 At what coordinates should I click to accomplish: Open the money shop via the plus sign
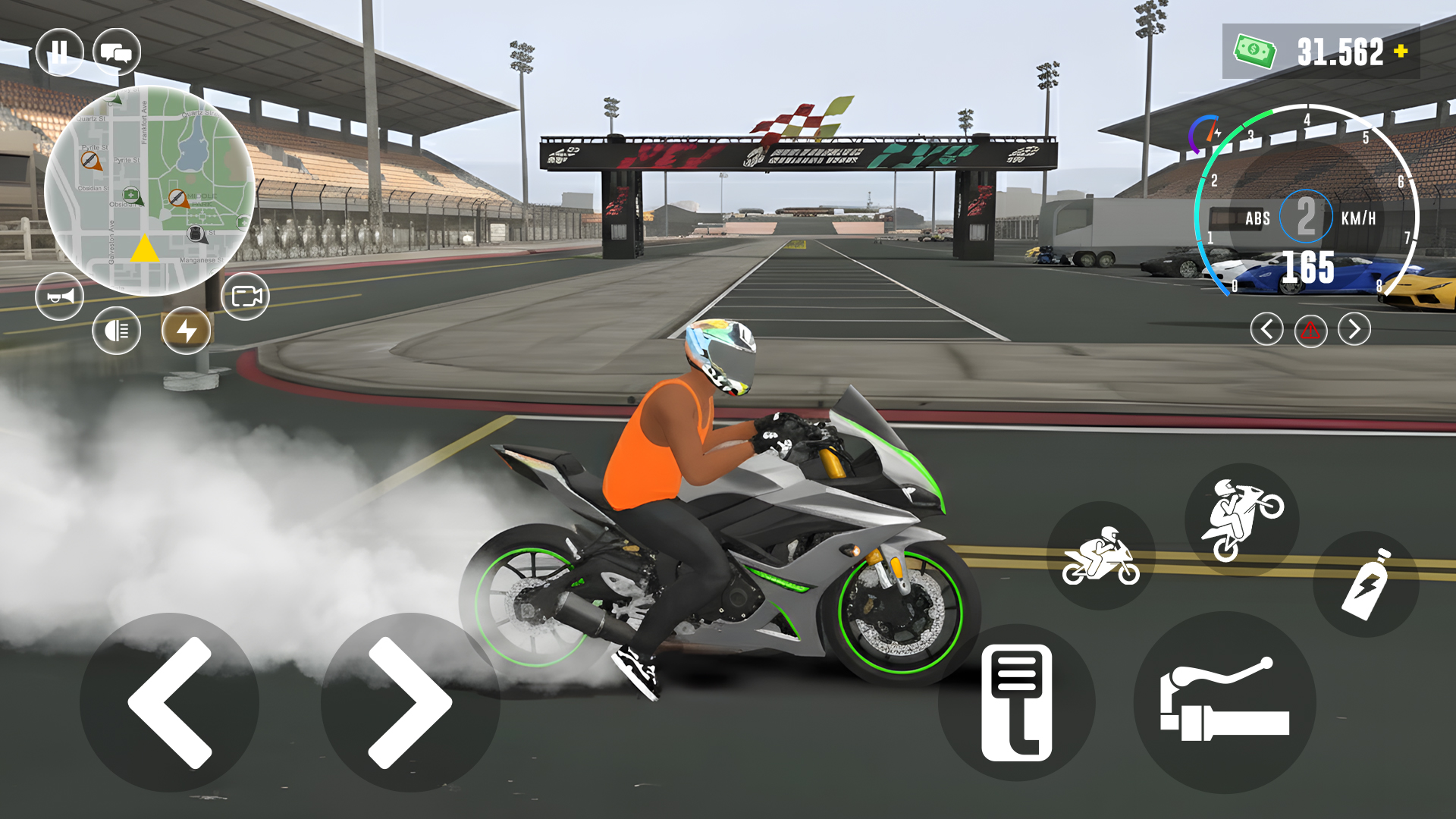pos(1398,52)
